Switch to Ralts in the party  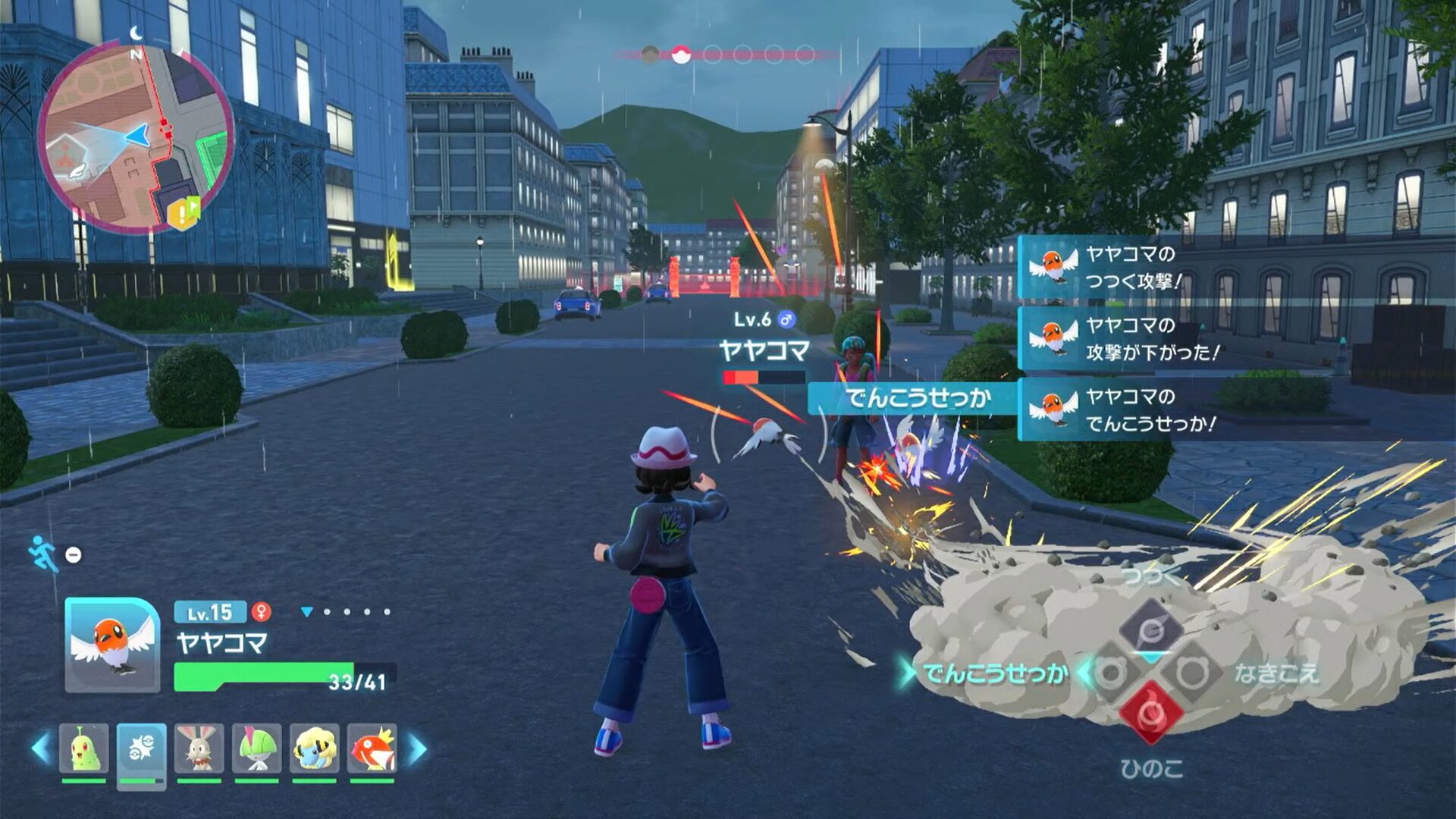point(256,749)
